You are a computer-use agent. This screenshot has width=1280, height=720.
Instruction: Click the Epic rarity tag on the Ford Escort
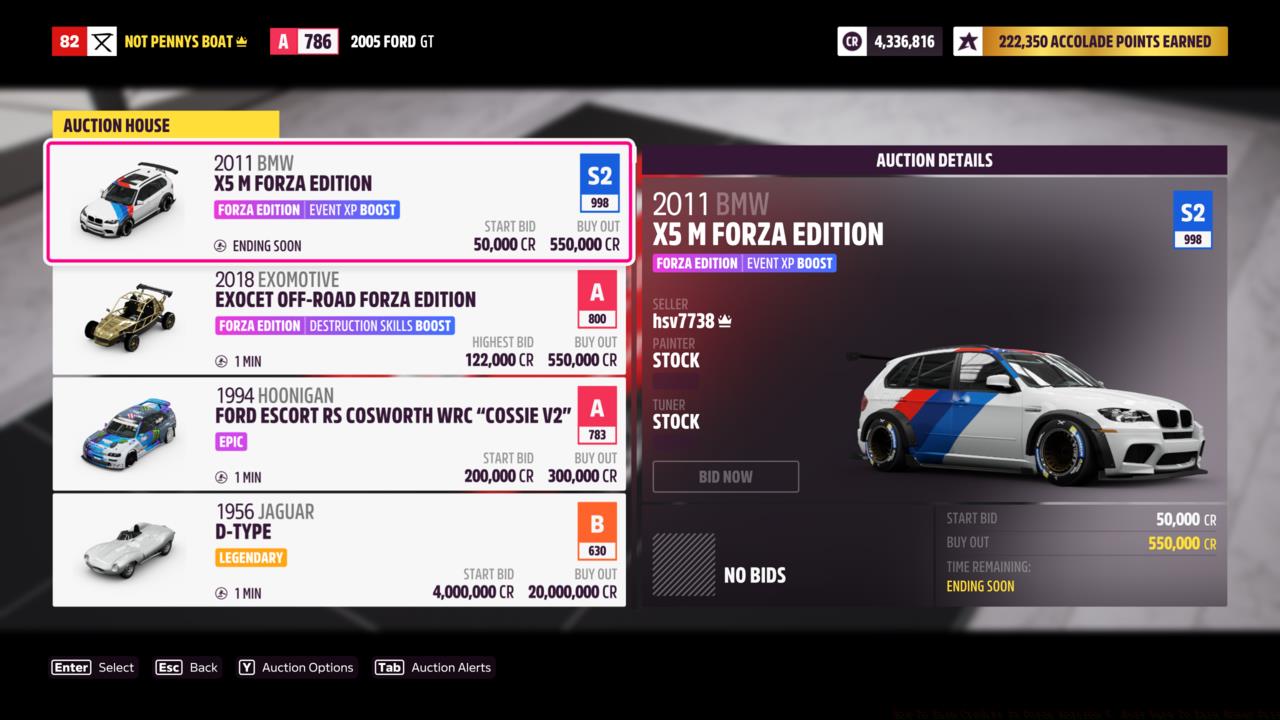(231, 441)
